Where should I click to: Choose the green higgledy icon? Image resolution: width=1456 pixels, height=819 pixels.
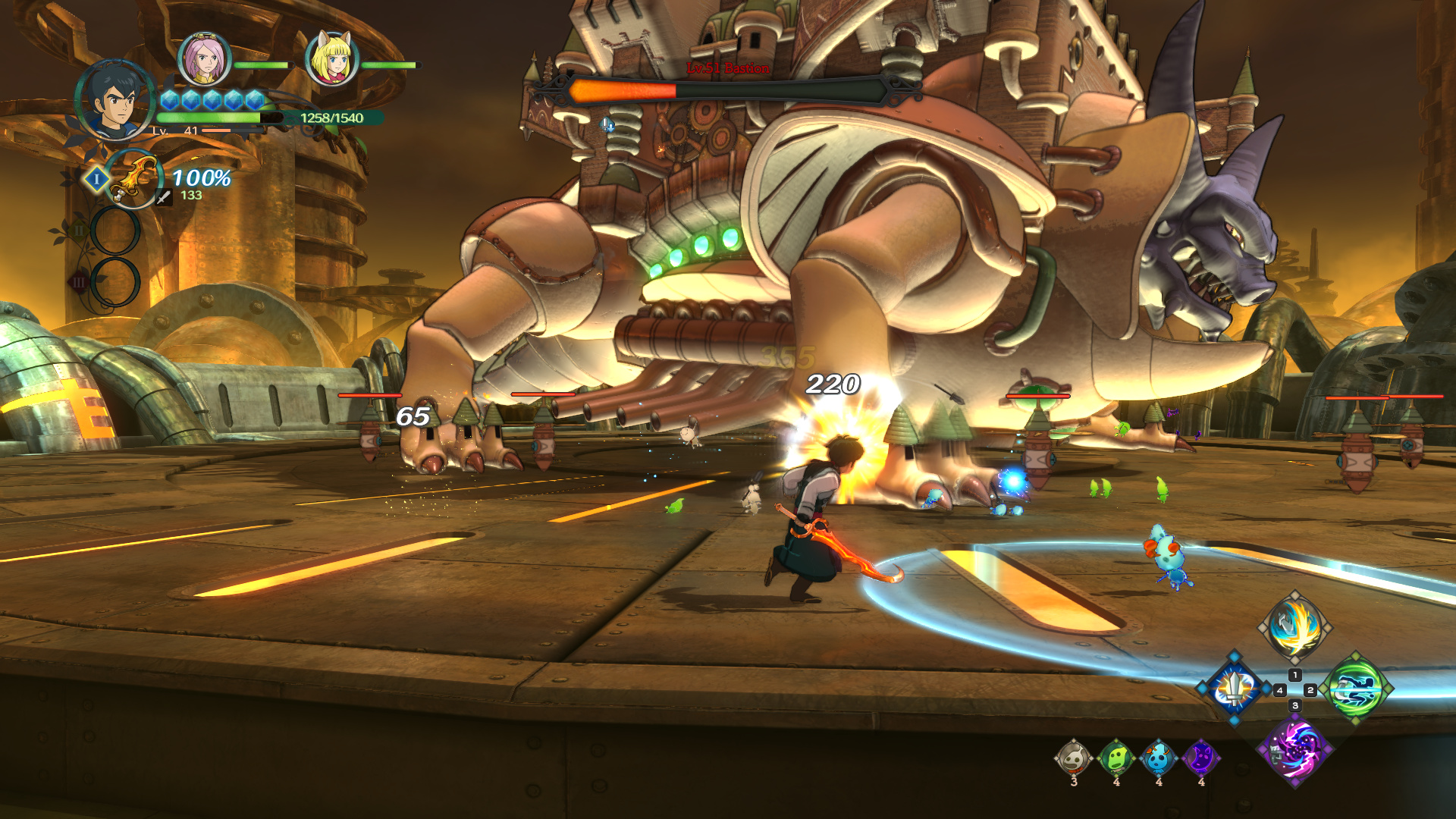pyautogui.click(x=1116, y=758)
